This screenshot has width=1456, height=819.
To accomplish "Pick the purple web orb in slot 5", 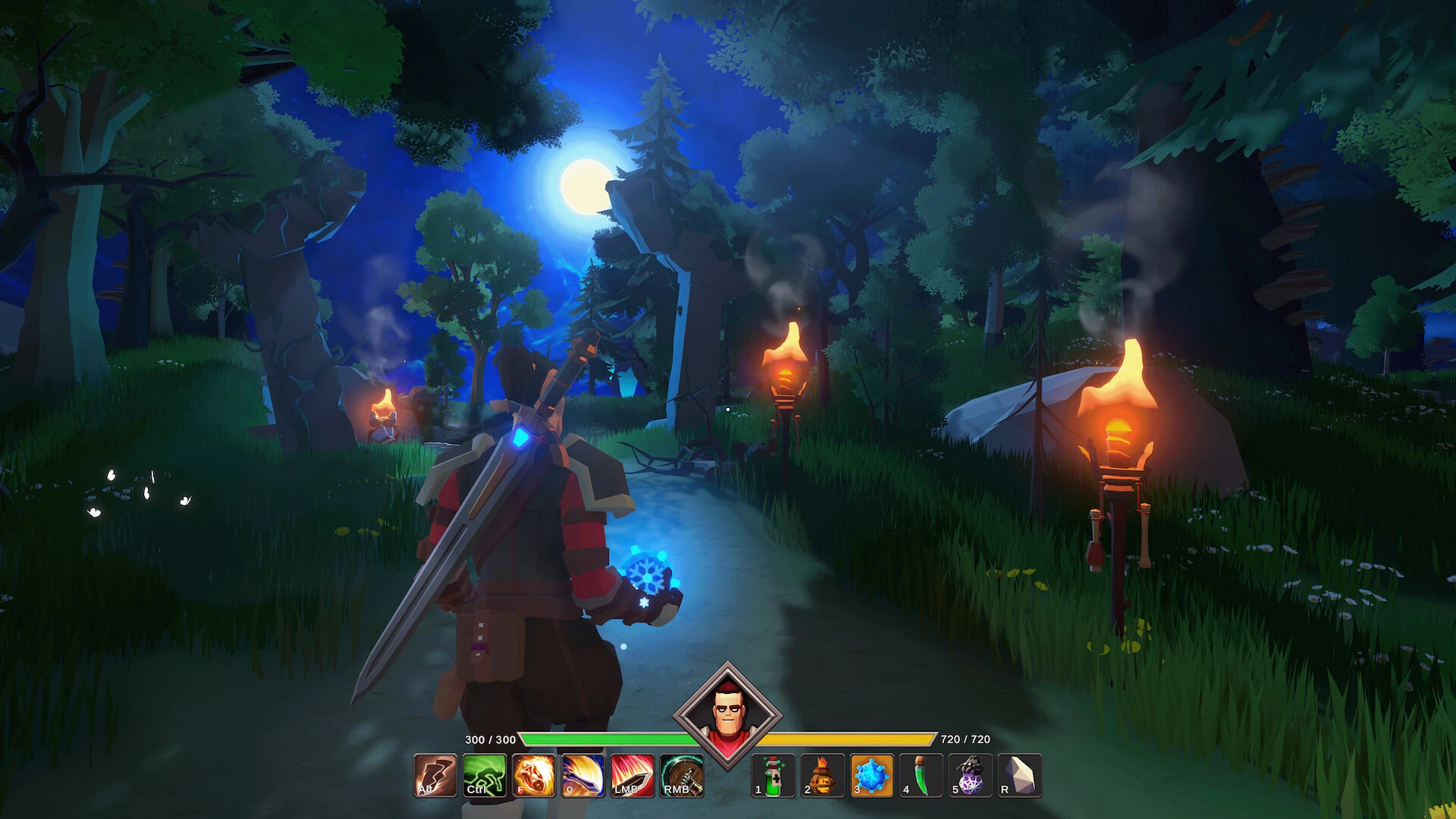I will coord(970,775).
